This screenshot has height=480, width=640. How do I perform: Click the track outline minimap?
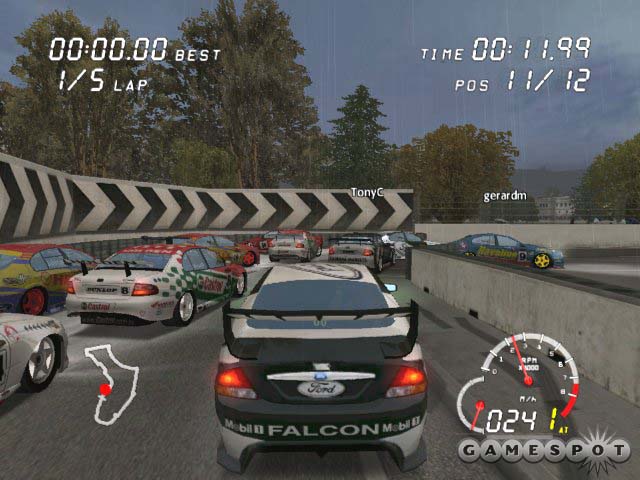110,382
